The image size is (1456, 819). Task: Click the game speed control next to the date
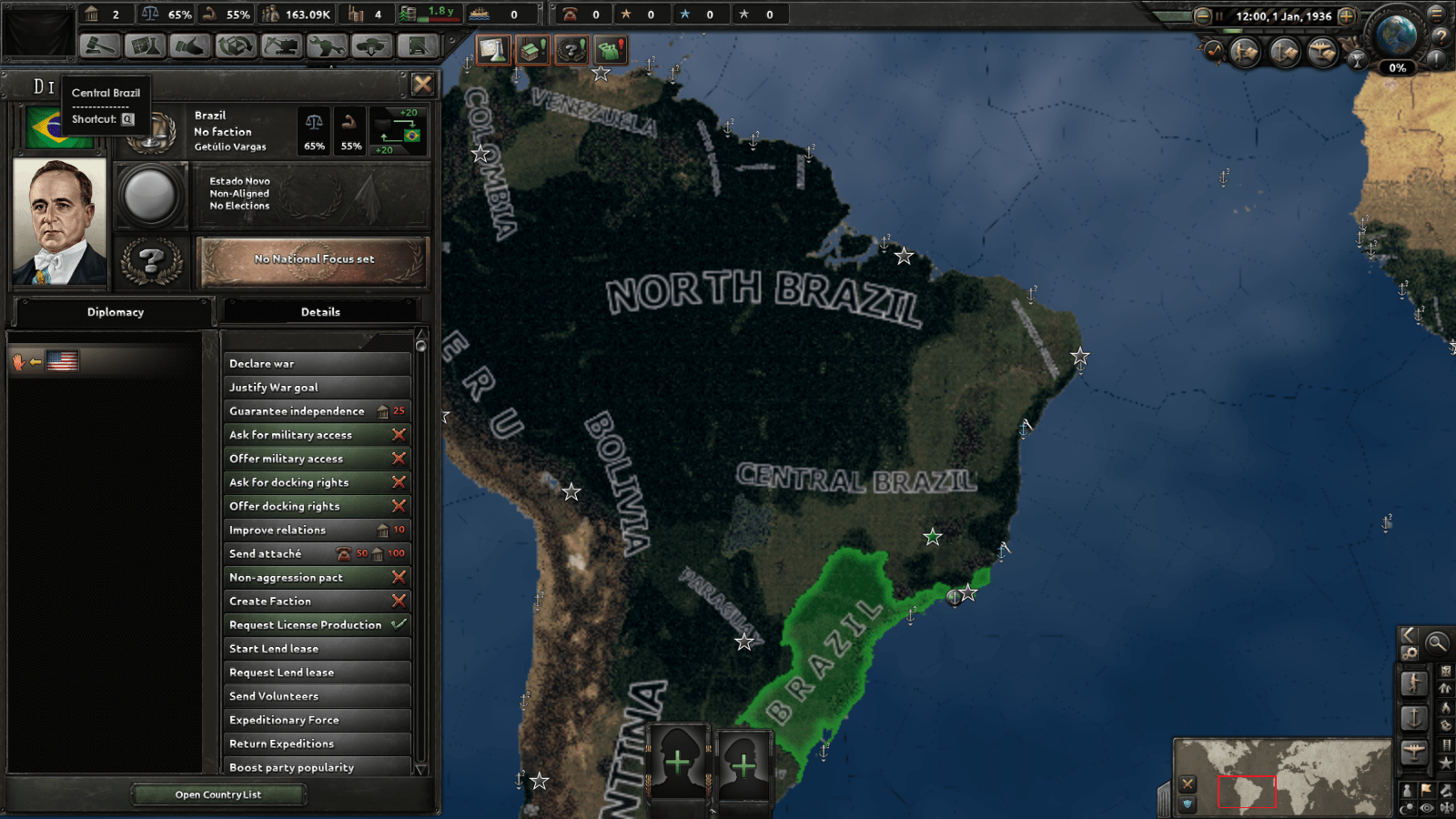click(1346, 17)
